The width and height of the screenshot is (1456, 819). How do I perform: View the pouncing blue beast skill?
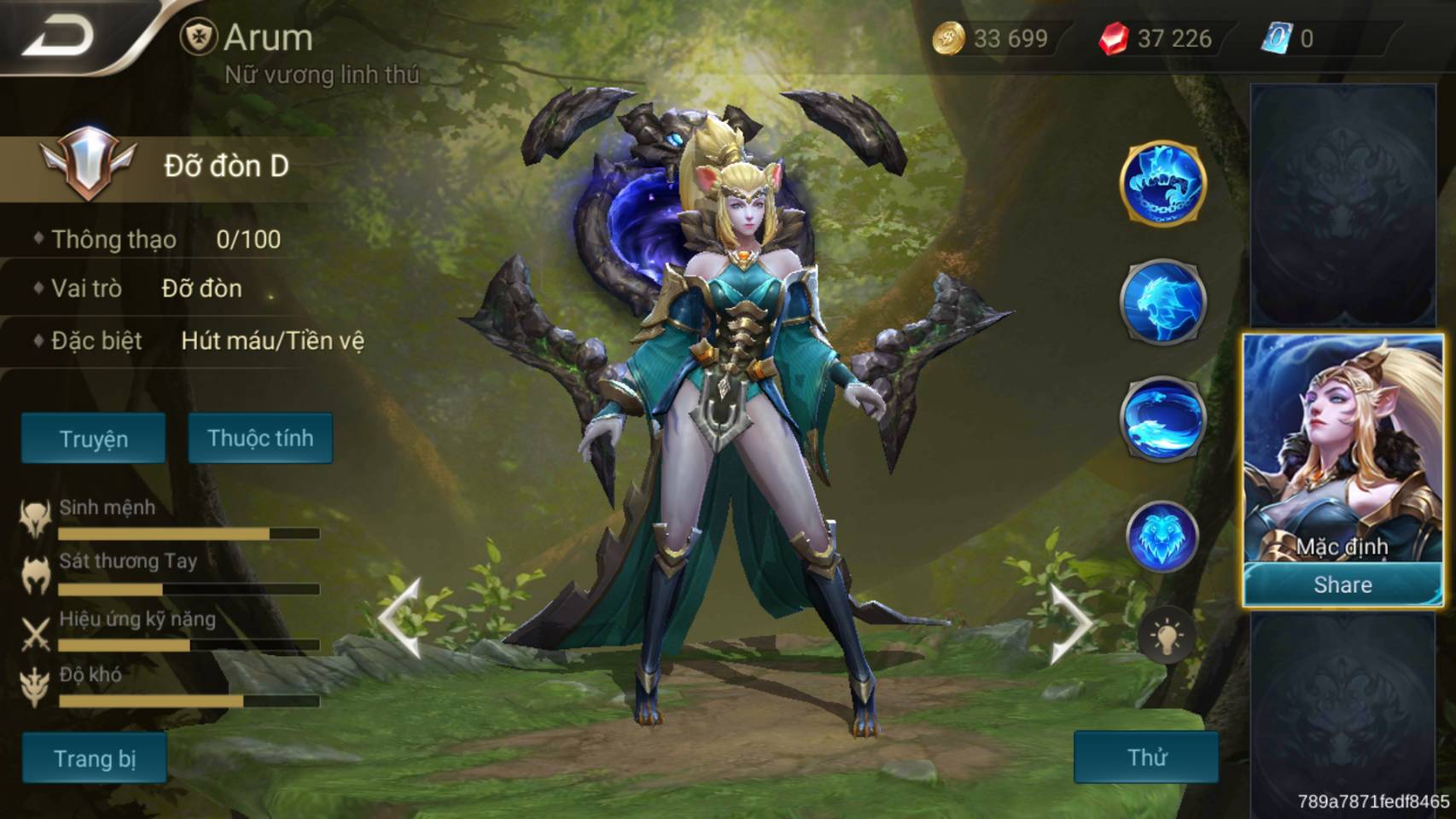pos(1162,301)
